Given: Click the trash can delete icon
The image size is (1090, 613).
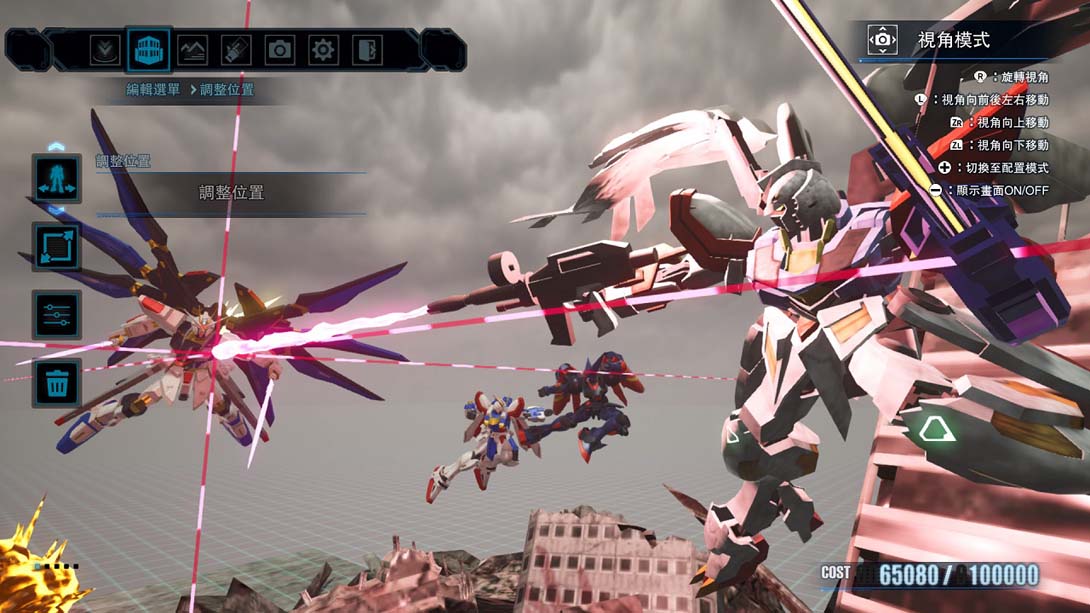Looking at the screenshot, I should point(56,383).
